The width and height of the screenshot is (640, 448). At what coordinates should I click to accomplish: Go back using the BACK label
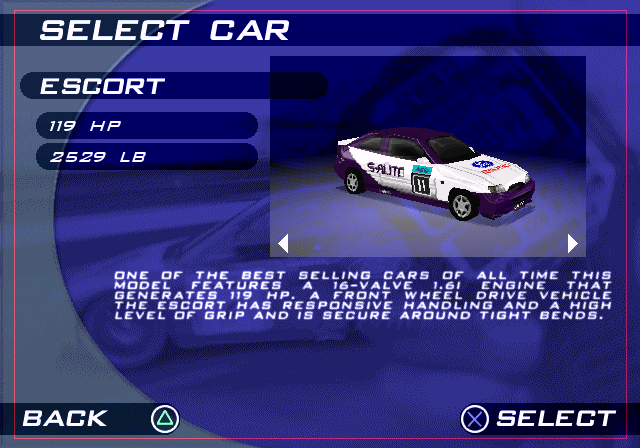65,418
